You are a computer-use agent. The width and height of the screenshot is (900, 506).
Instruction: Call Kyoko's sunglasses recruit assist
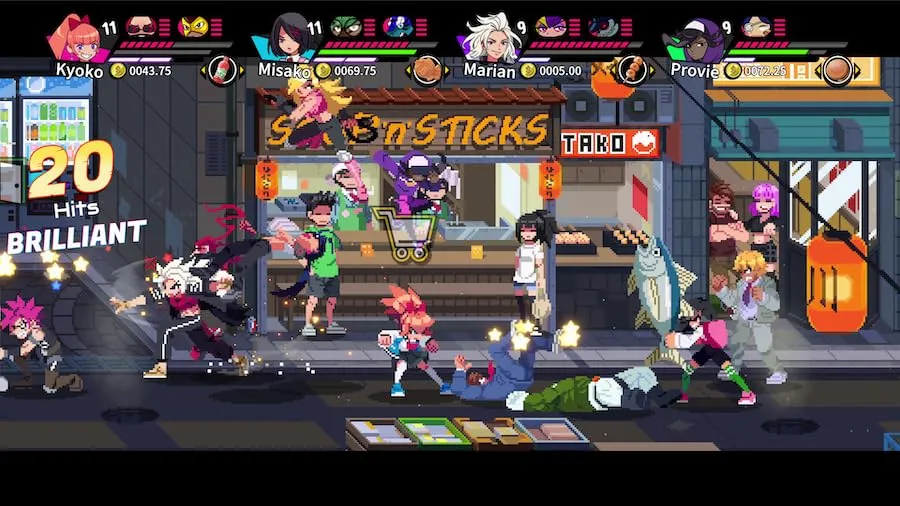point(142,27)
